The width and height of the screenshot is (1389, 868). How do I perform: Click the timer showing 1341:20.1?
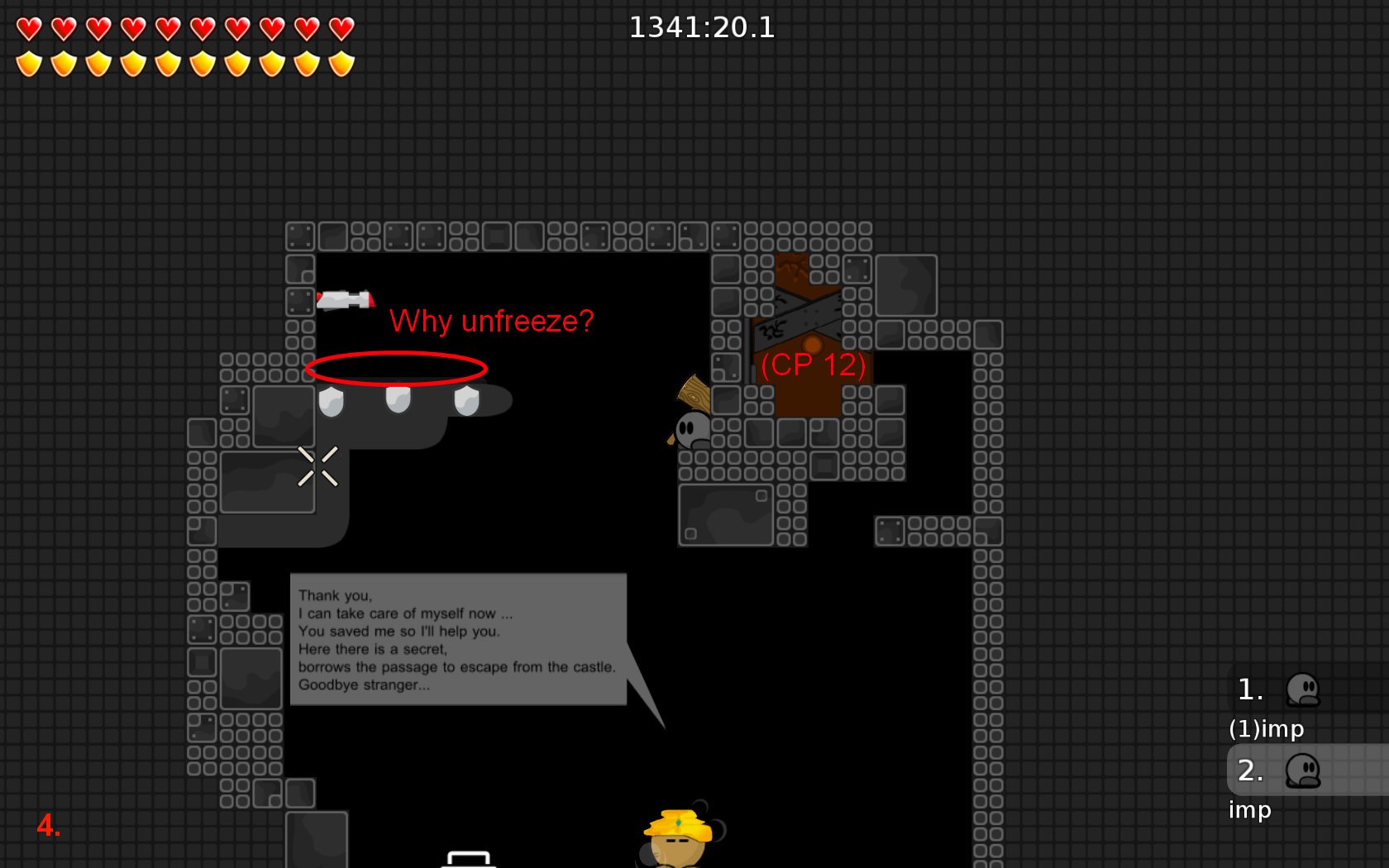(x=702, y=27)
